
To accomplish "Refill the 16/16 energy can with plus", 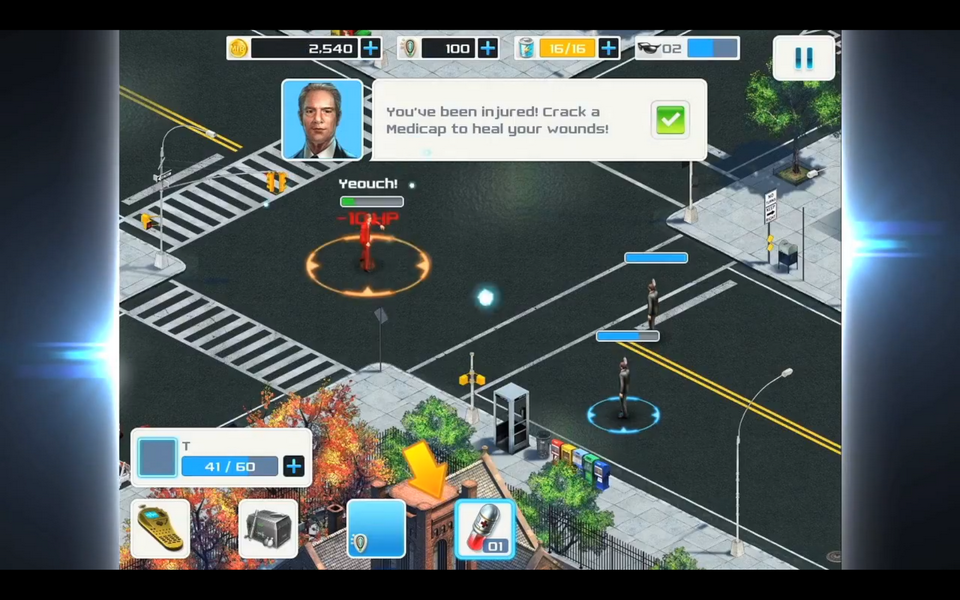I will point(608,48).
